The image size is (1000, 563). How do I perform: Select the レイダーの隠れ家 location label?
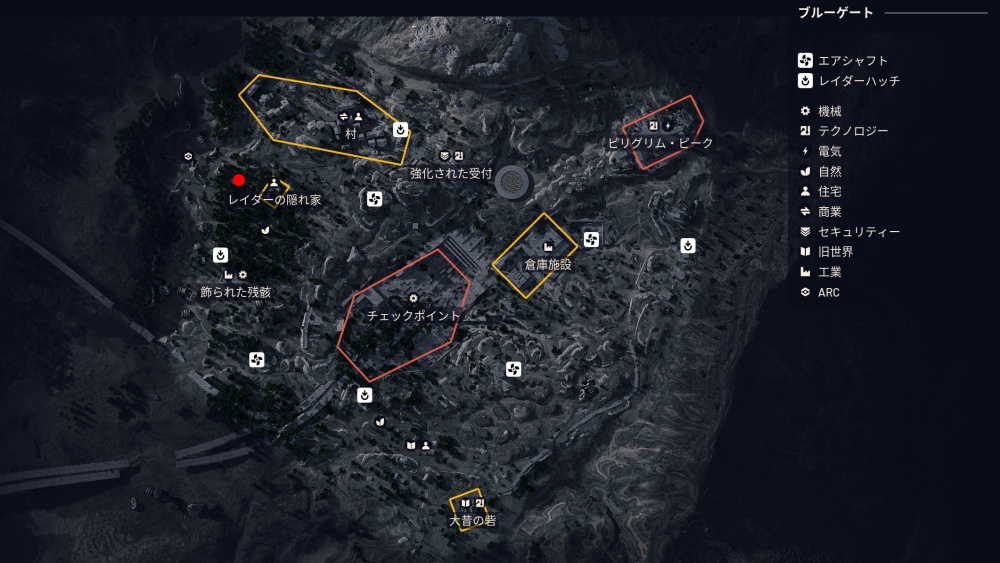pos(274,200)
